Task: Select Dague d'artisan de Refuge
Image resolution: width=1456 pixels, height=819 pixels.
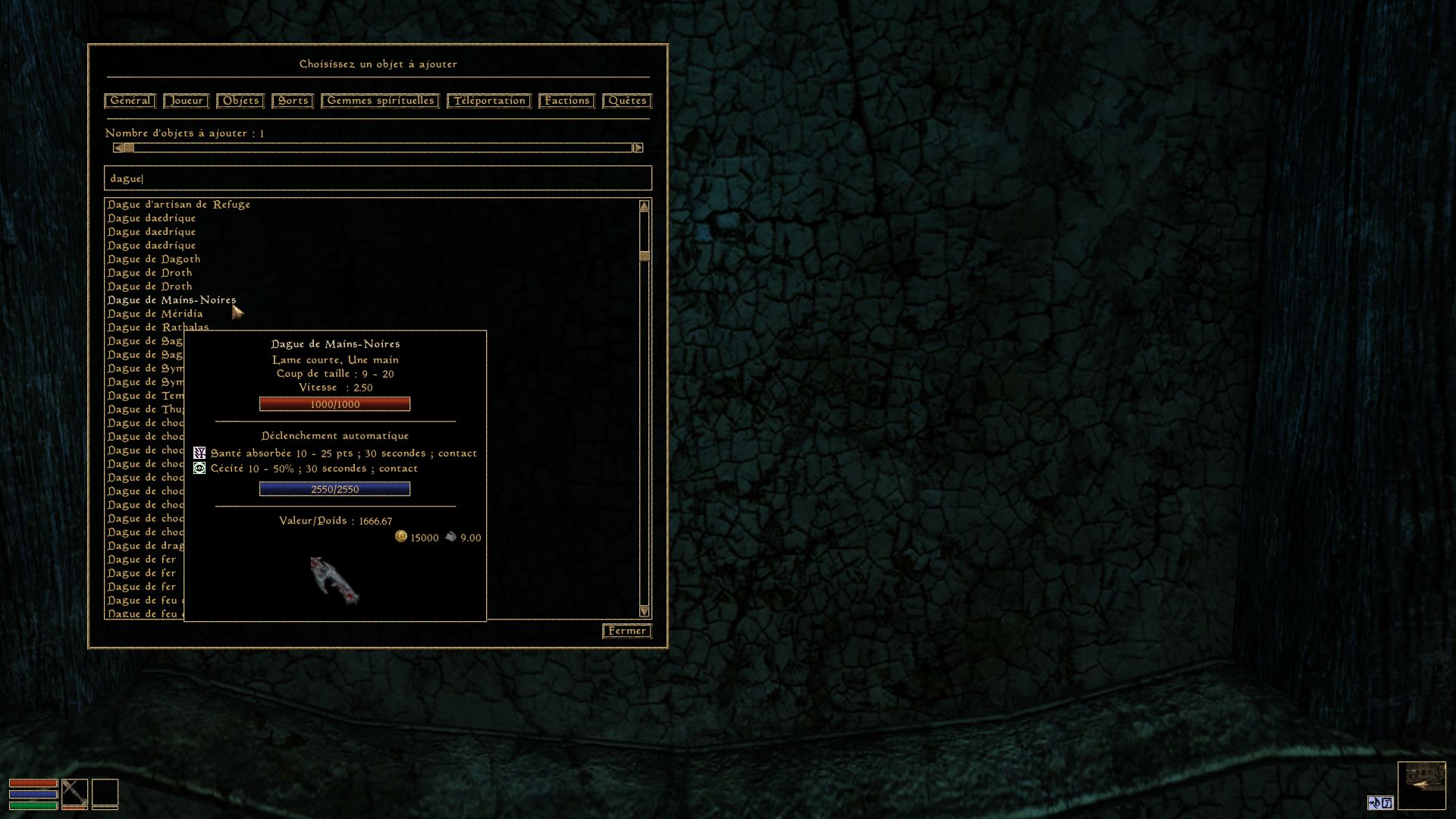Action: click(x=179, y=205)
